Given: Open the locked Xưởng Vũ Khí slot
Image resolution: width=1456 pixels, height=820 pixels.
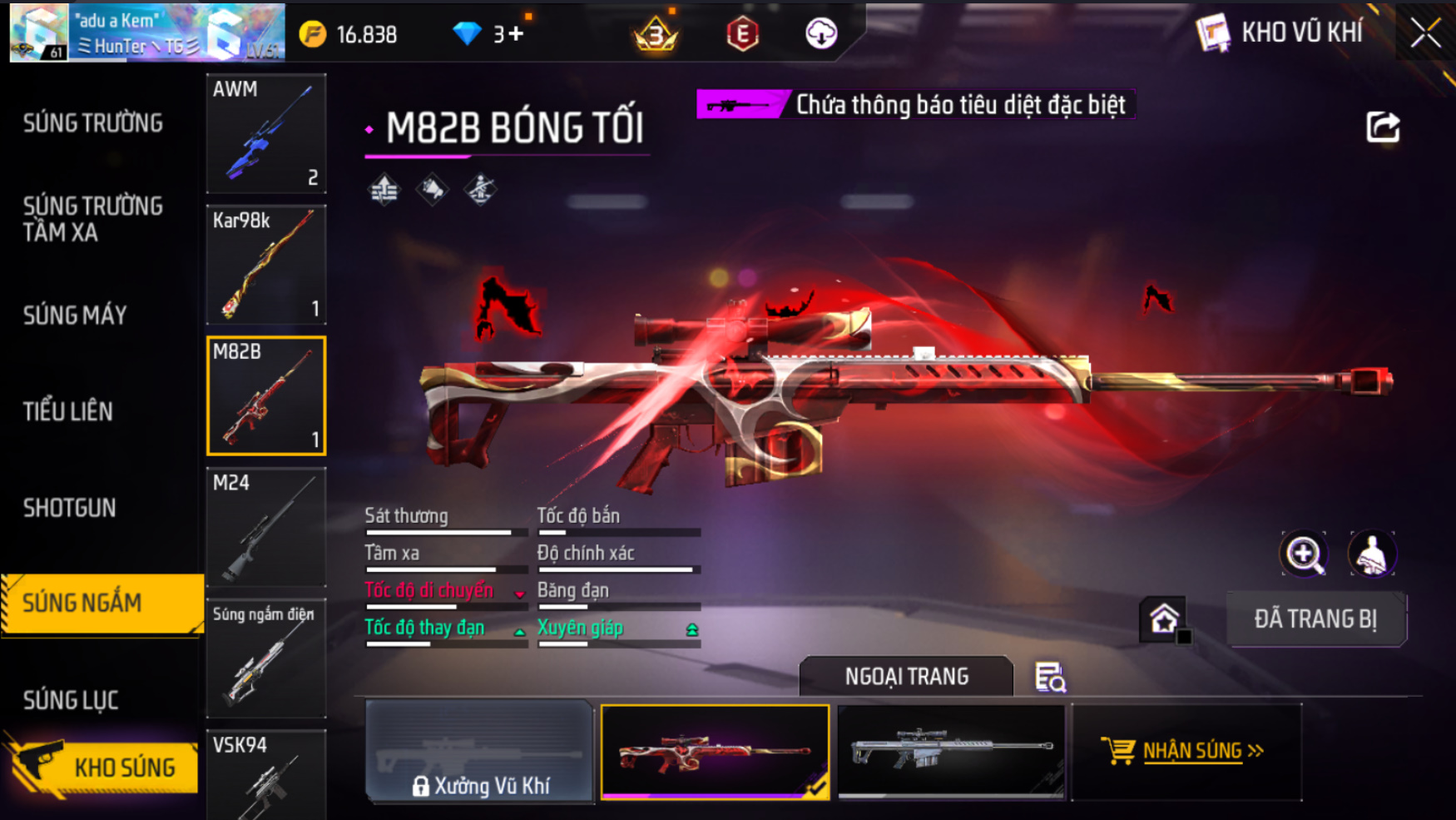Looking at the screenshot, I should coord(480,752).
